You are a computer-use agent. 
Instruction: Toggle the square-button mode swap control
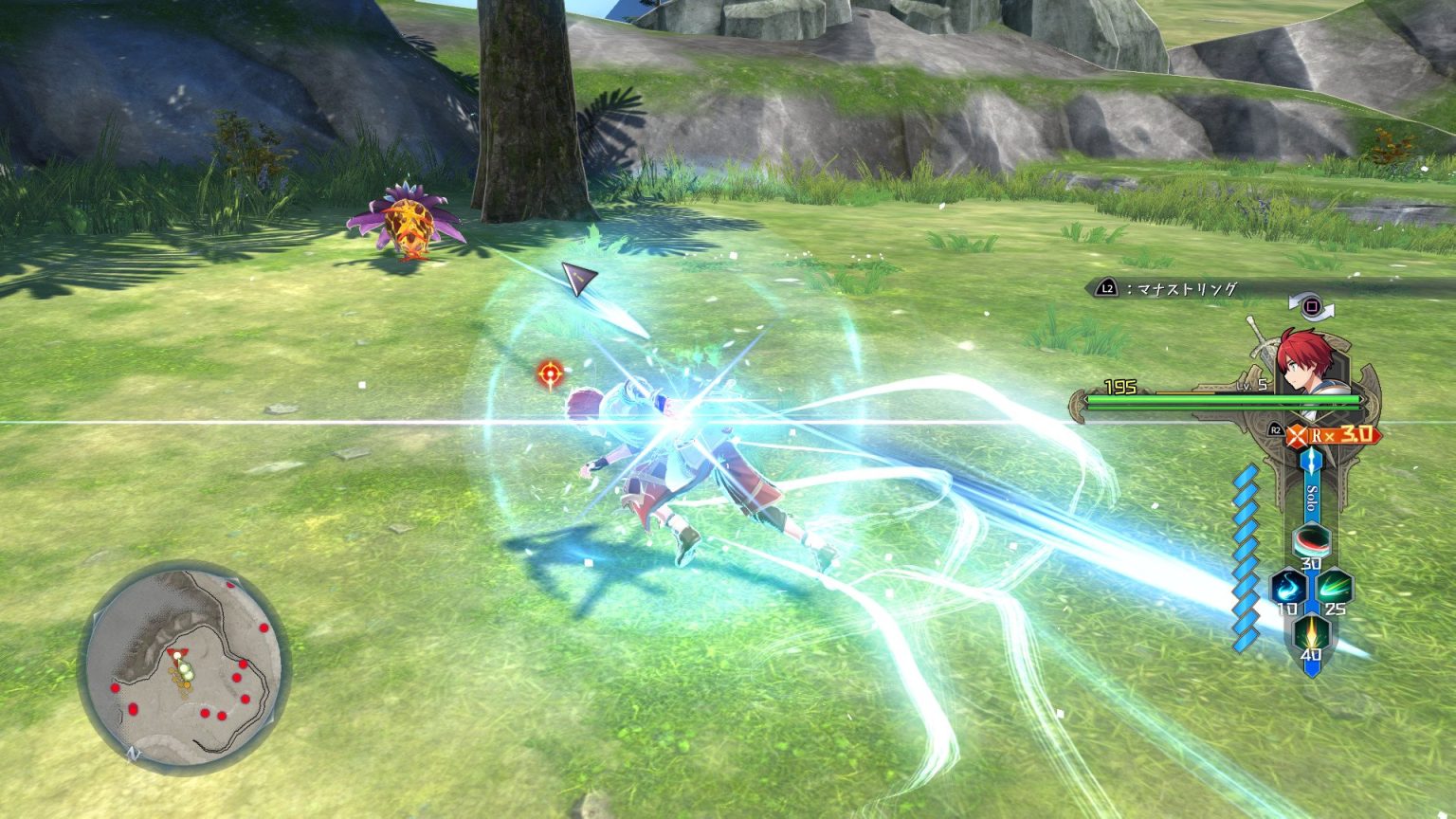pyautogui.click(x=1311, y=306)
